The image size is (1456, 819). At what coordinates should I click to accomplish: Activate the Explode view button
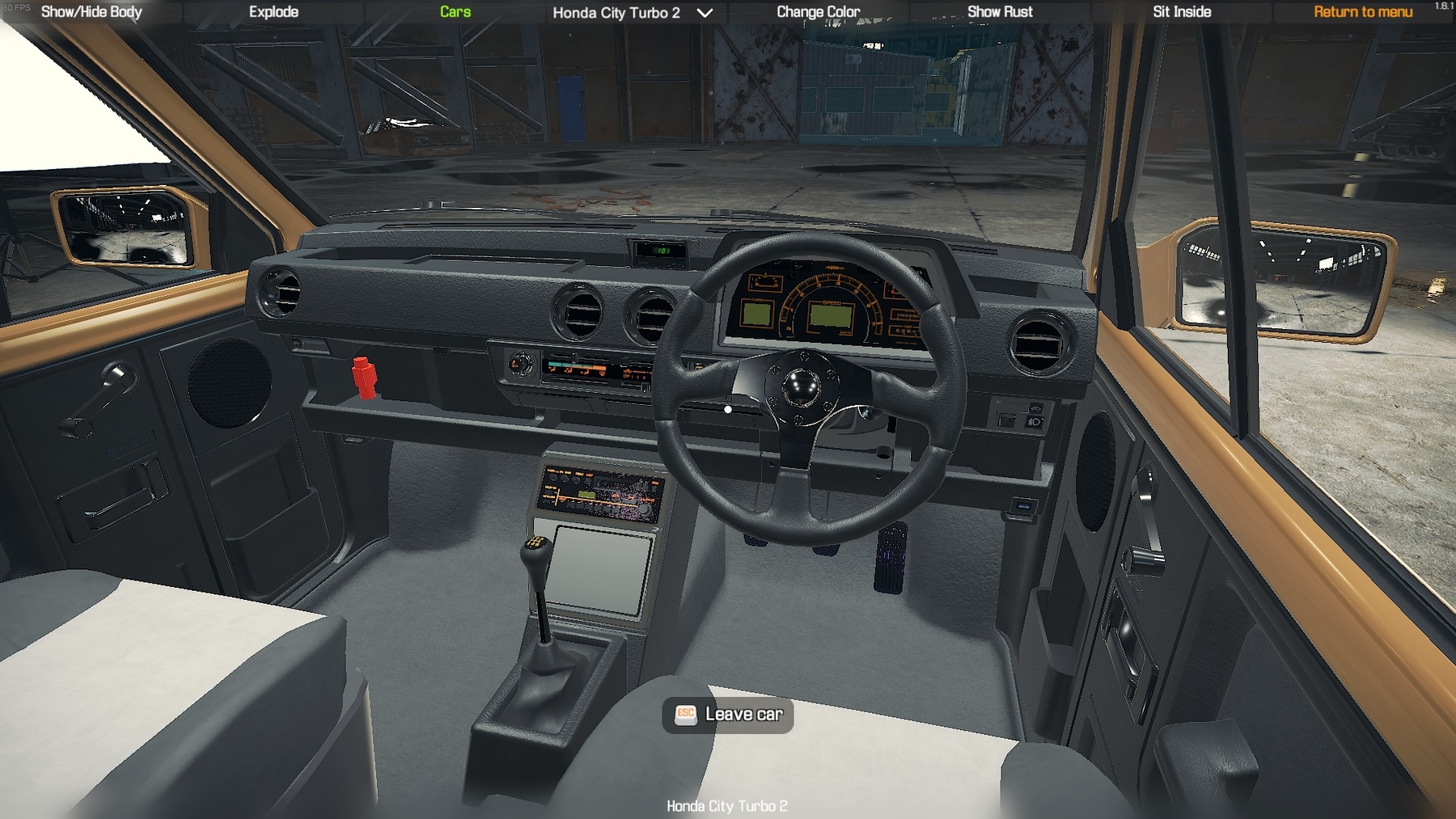coord(273,12)
